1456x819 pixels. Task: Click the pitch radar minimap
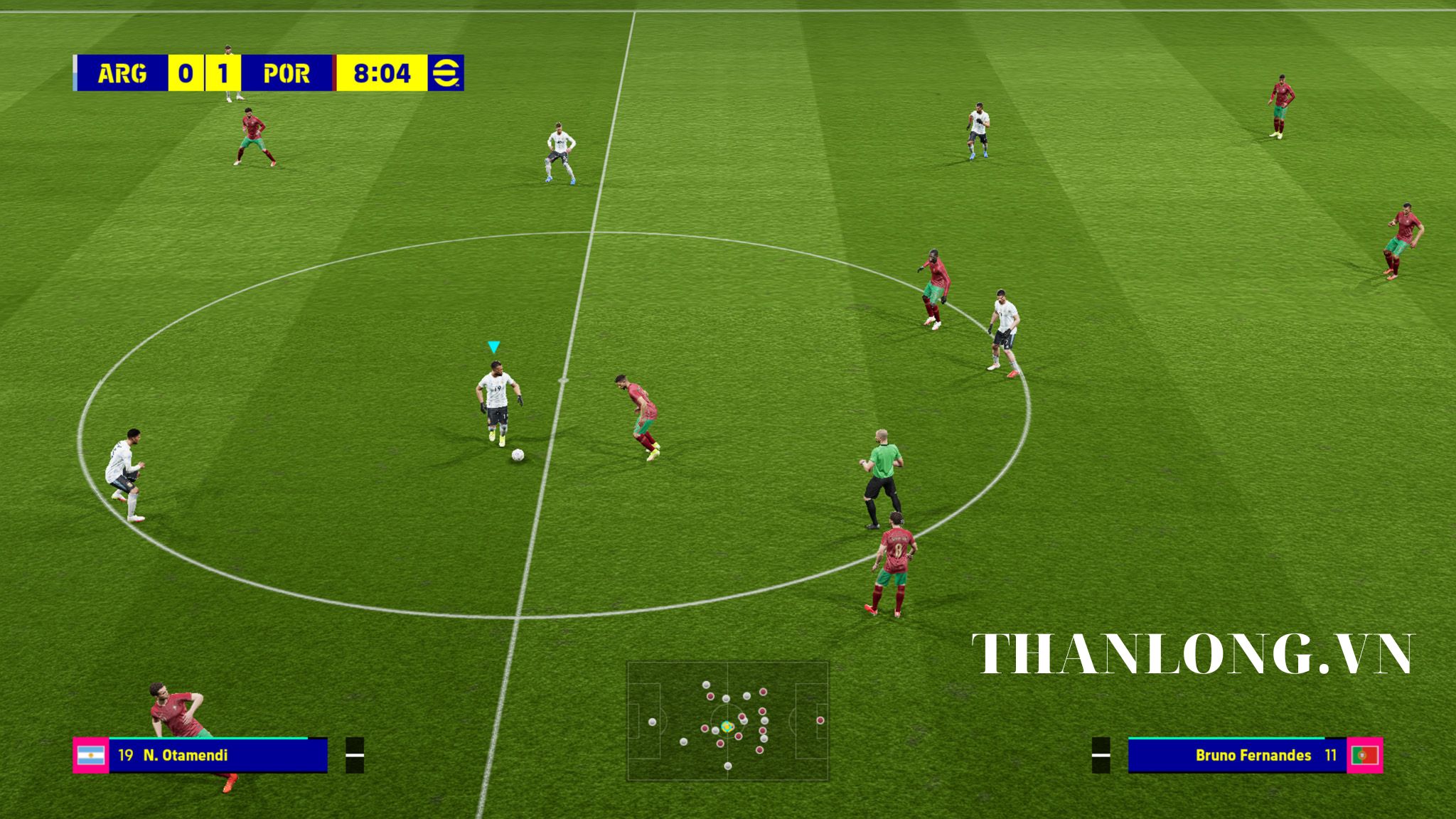tap(727, 721)
